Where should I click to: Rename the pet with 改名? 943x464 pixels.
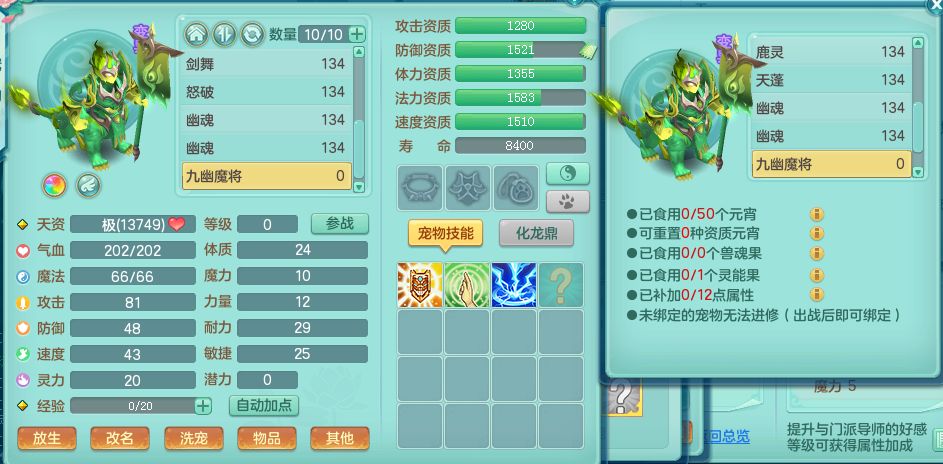[120, 438]
